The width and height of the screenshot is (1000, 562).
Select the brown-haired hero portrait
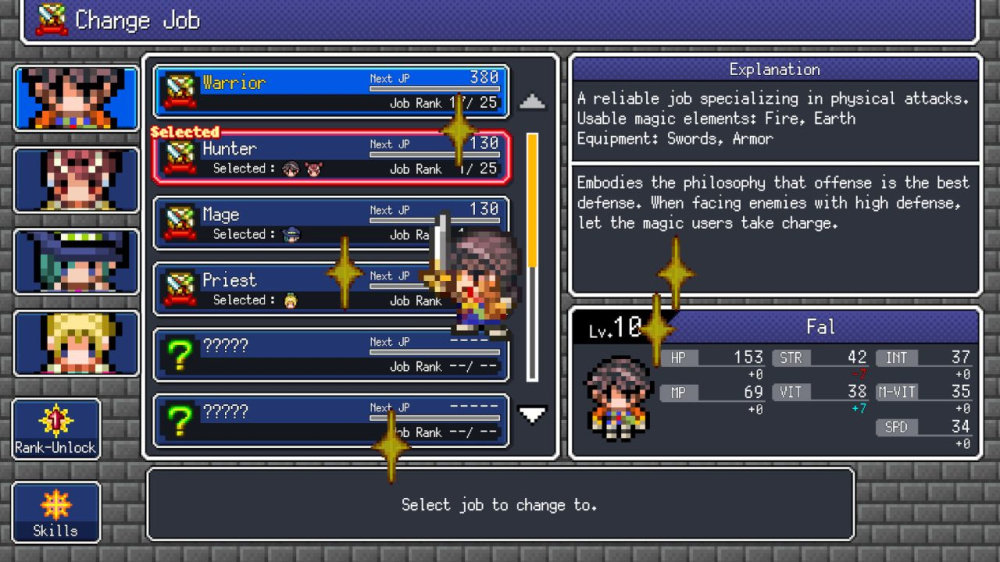[x=76, y=98]
